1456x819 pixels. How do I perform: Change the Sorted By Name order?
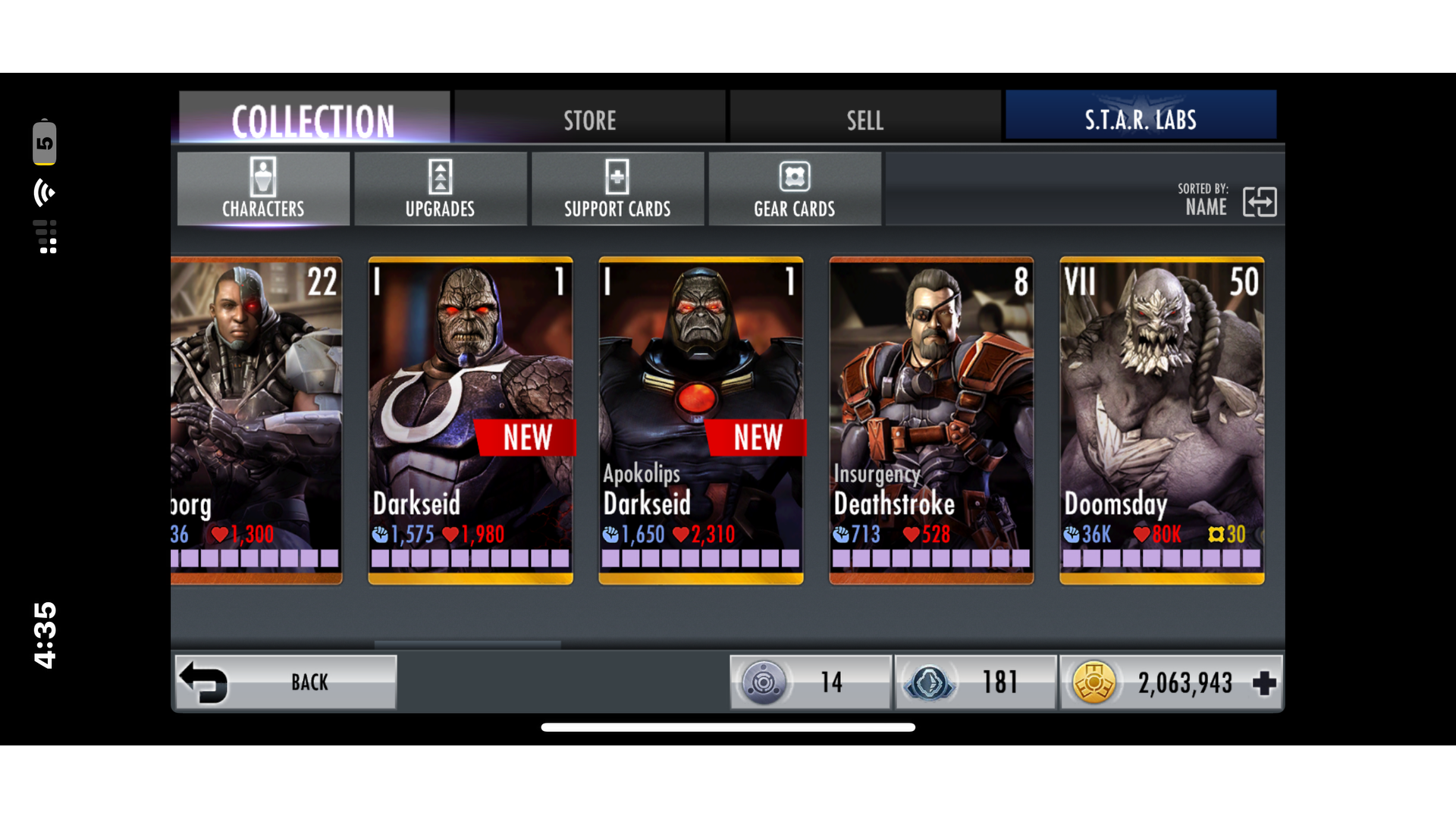[x=1259, y=202]
